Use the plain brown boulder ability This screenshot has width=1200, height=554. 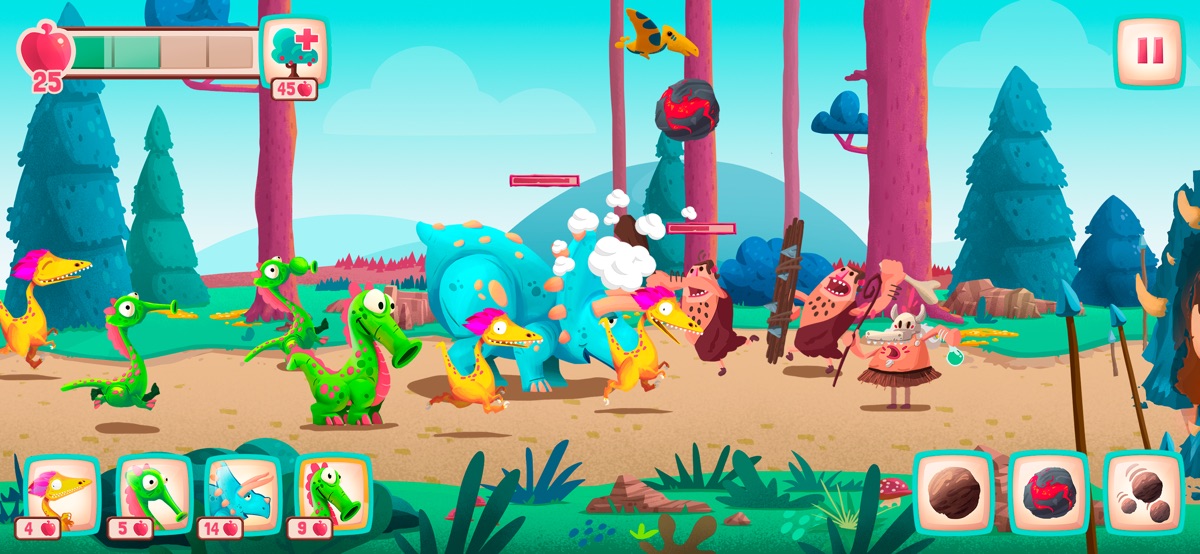click(954, 490)
